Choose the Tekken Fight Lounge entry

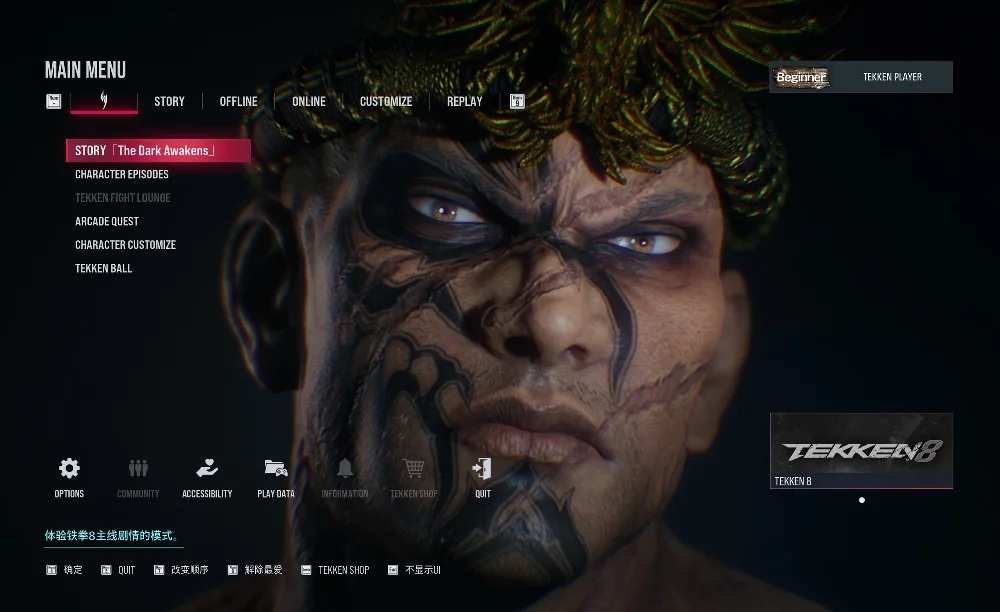(x=123, y=198)
